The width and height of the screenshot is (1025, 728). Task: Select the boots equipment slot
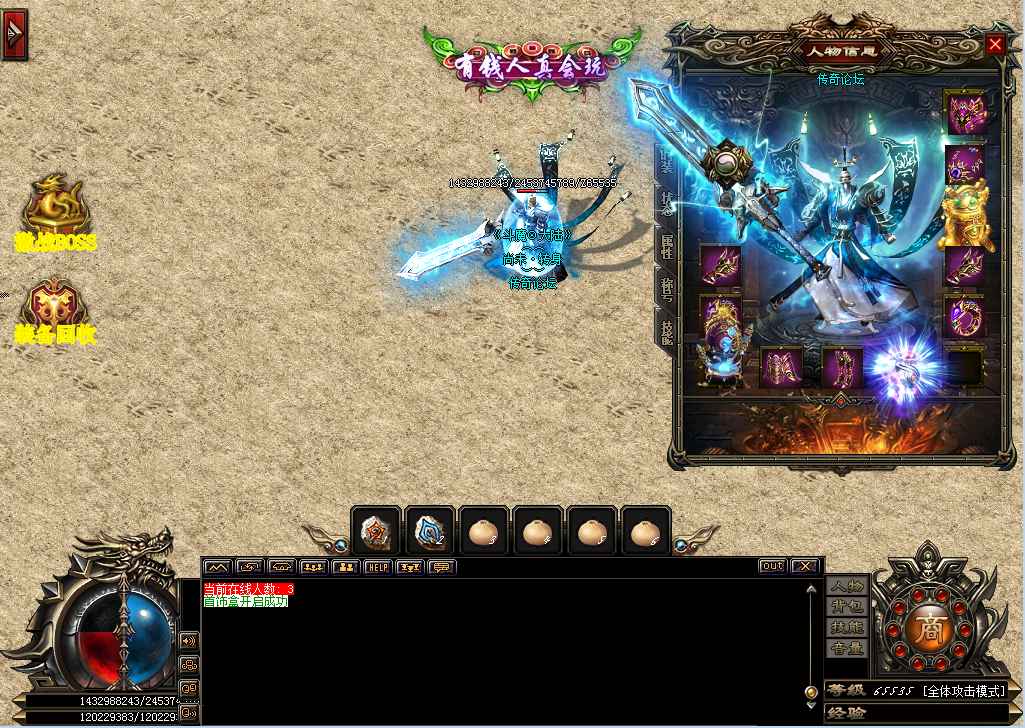tap(841, 368)
